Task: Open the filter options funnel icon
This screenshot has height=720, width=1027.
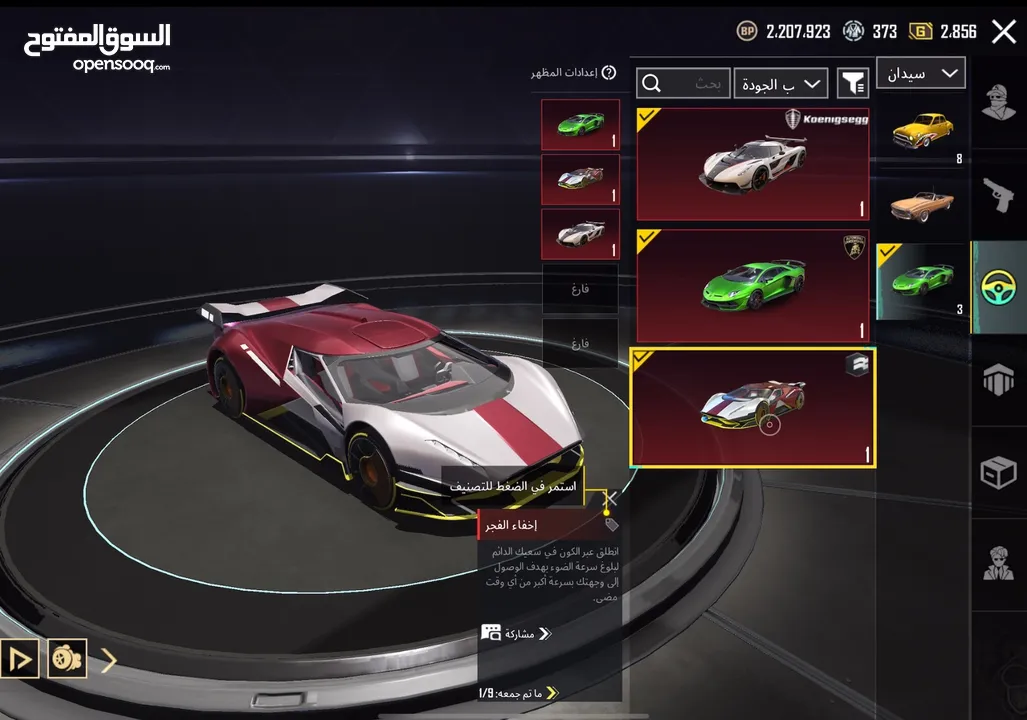Action: point(852,84)
